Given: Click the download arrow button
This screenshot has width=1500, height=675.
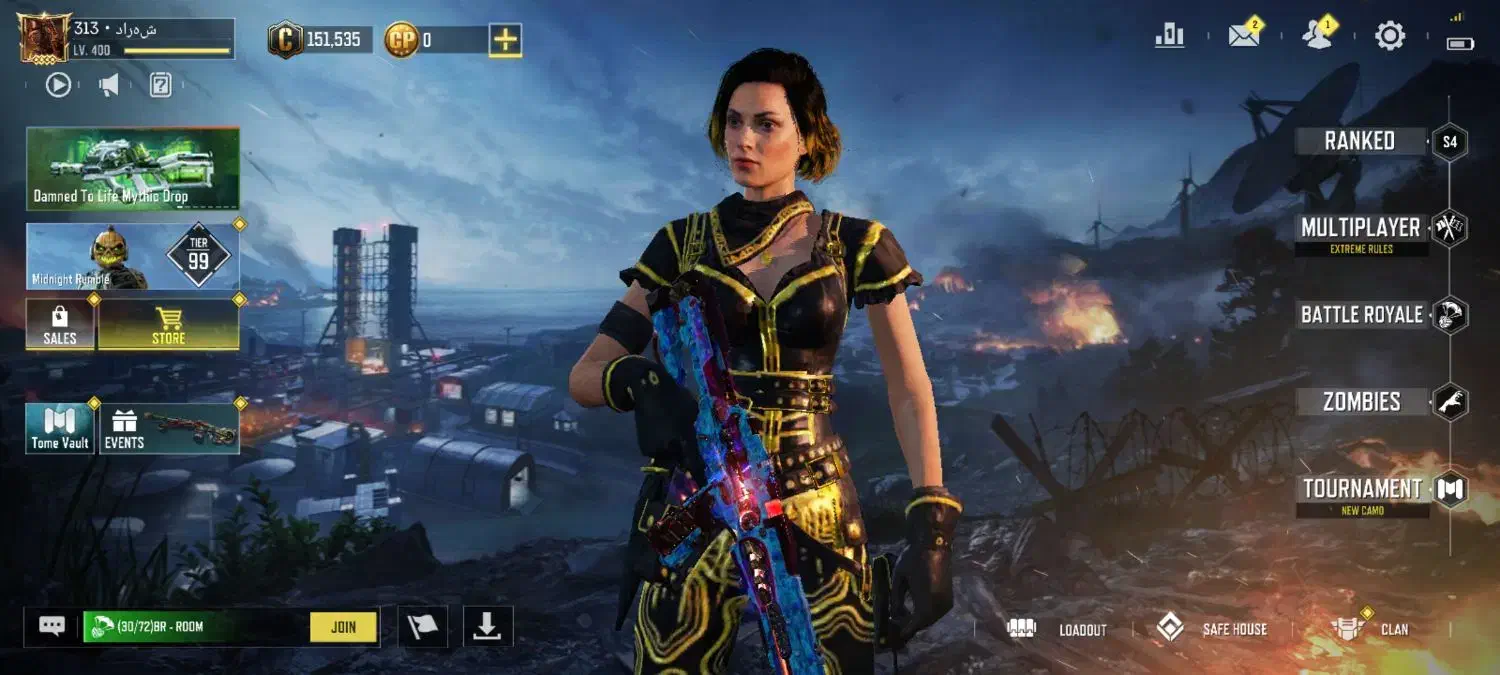Looking at the screenshot, I should [x=487, y=626].
